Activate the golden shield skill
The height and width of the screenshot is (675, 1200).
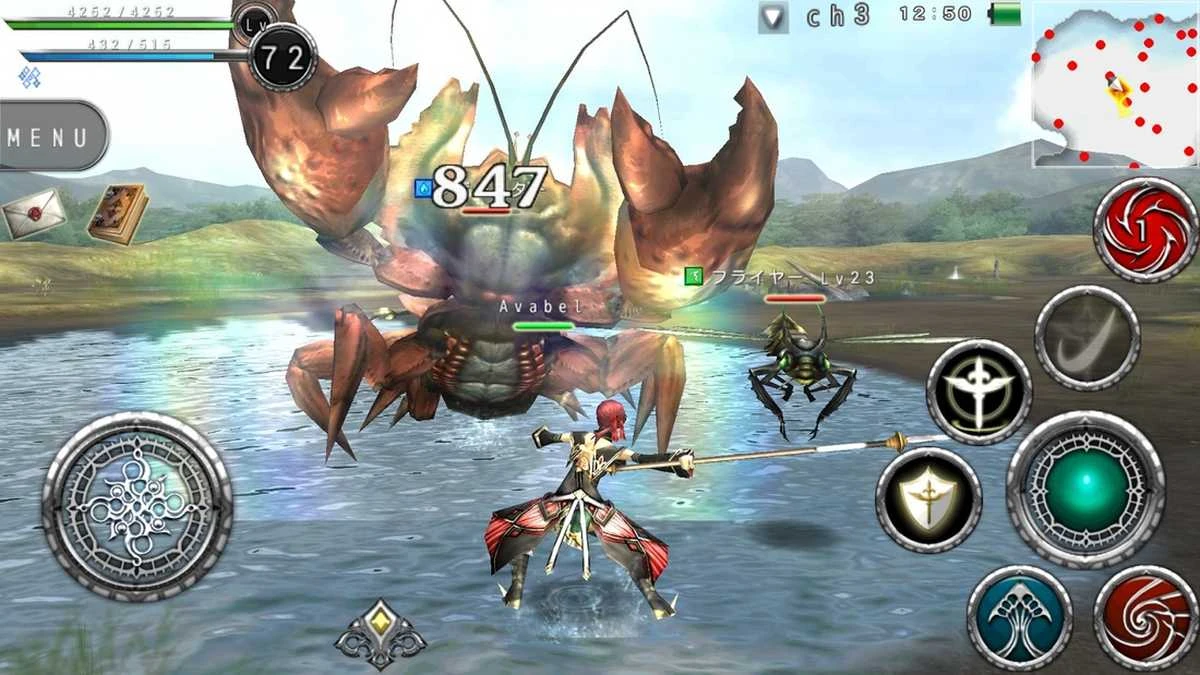tap(929, 499)
